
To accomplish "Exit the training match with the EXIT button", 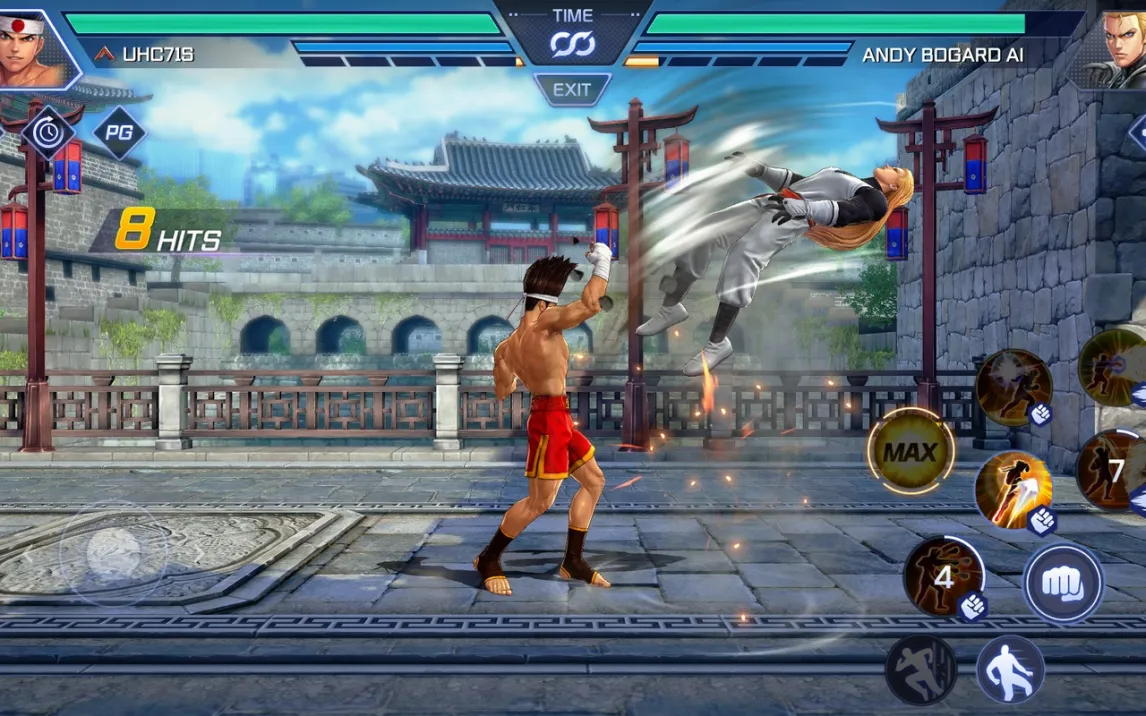I will 572,90.
